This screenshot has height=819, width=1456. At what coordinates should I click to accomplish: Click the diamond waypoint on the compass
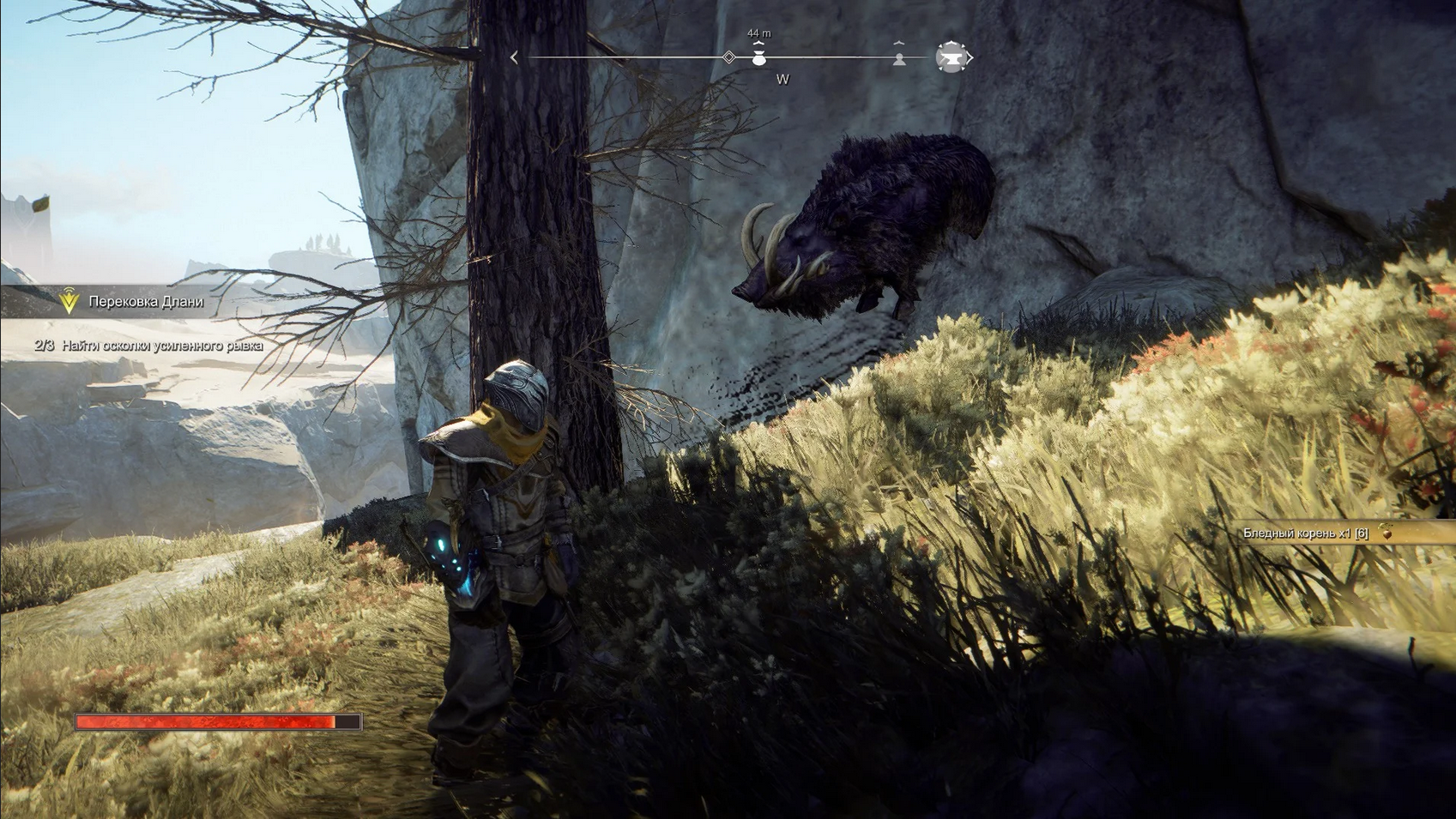point(728,57)
